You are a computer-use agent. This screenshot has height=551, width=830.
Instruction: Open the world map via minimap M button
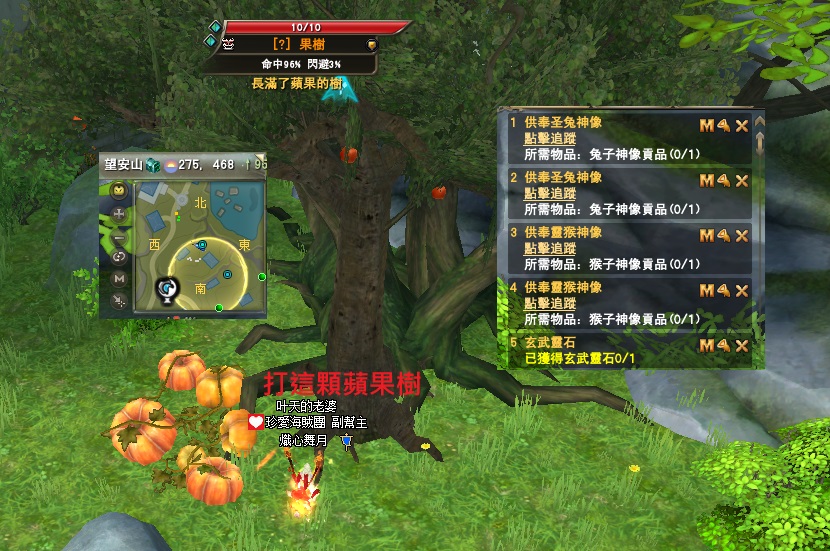[x=120, y=278]
